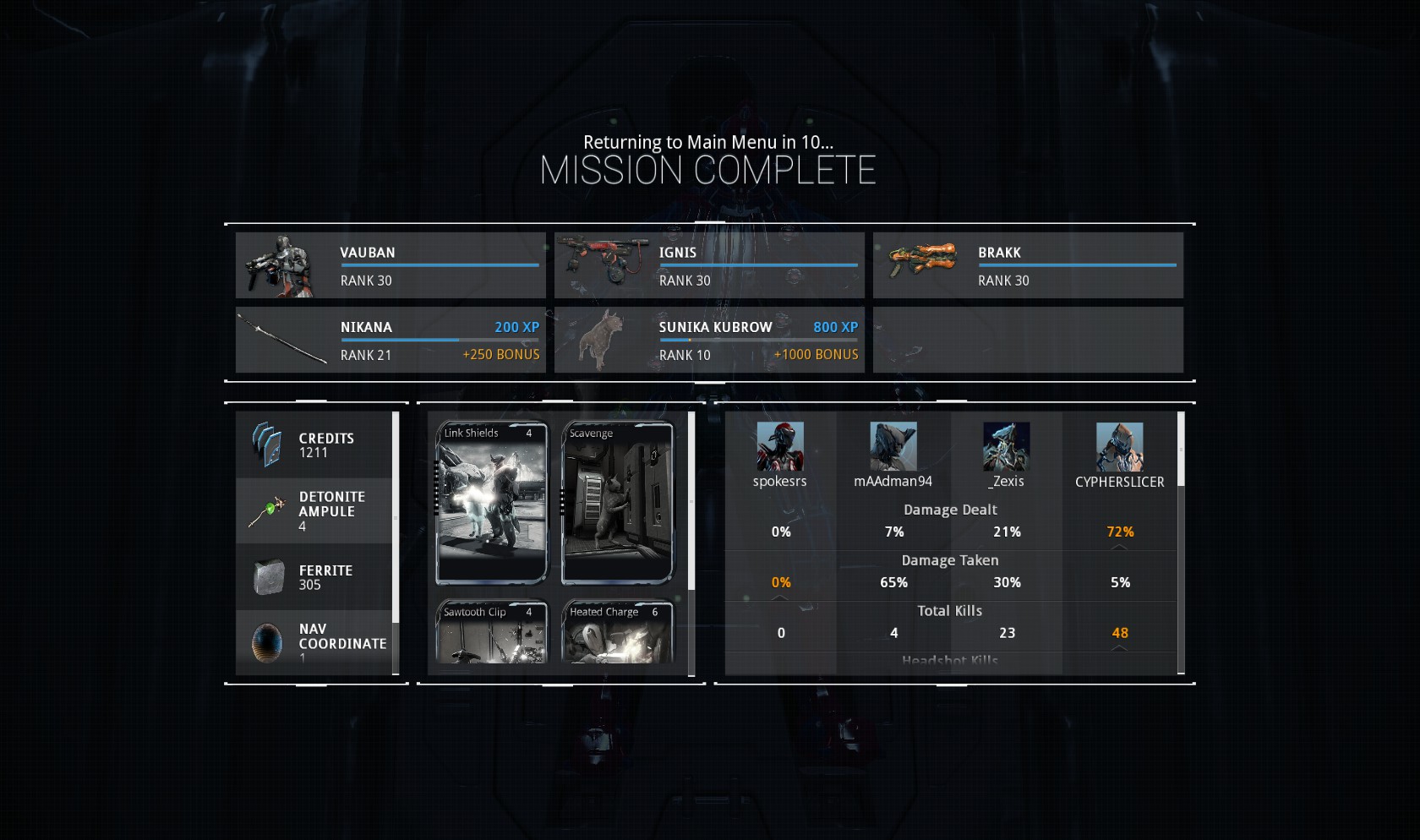Click the mod rewards panel scrollbar
This screenshot has height=840, width=1420.
tap(691, 501)
